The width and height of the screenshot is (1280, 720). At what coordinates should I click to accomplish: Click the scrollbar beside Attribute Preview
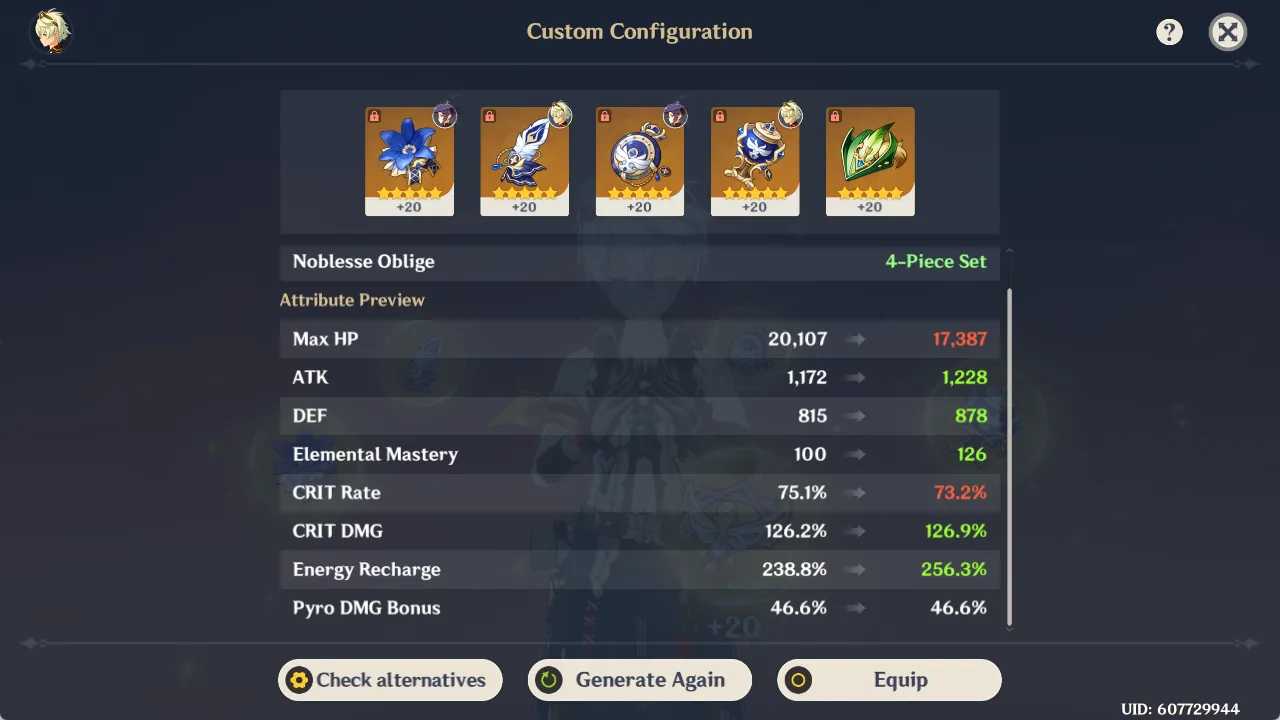click(x=1009, y=450)
